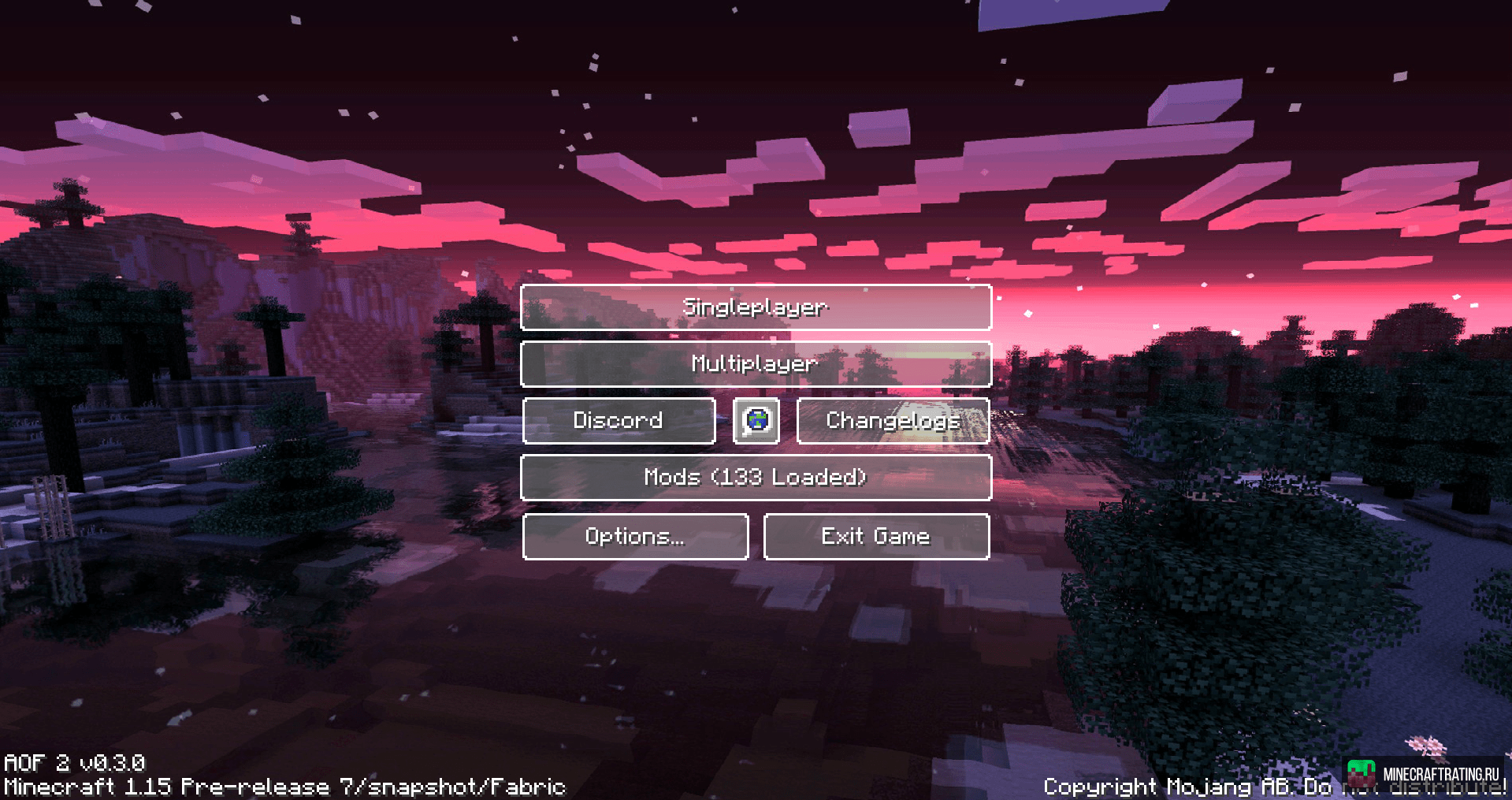Click the globe icon between Discord and Changelogs

[x=756, y=421]
